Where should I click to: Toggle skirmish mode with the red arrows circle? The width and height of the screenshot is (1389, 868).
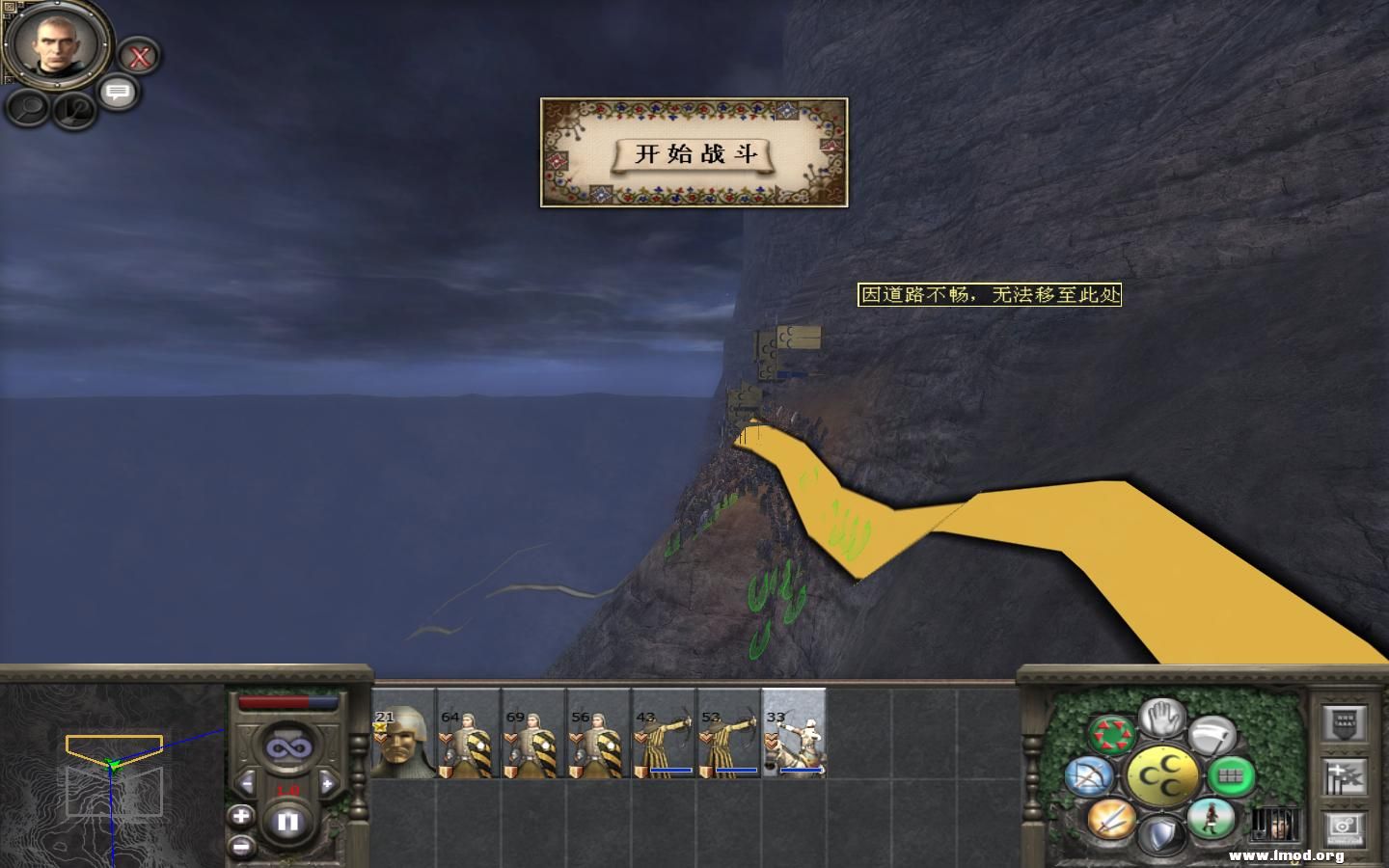click(x=1113, y=730)
